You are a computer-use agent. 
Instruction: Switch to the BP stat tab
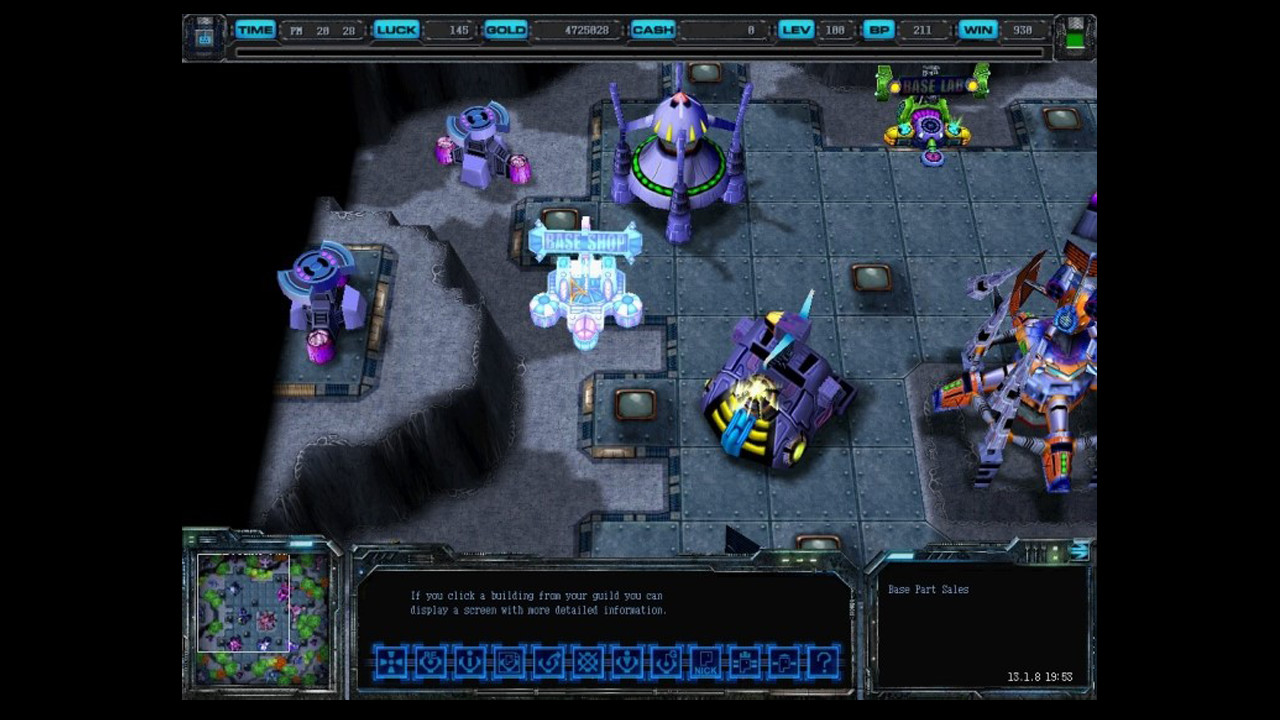click(x=878, y=30)
